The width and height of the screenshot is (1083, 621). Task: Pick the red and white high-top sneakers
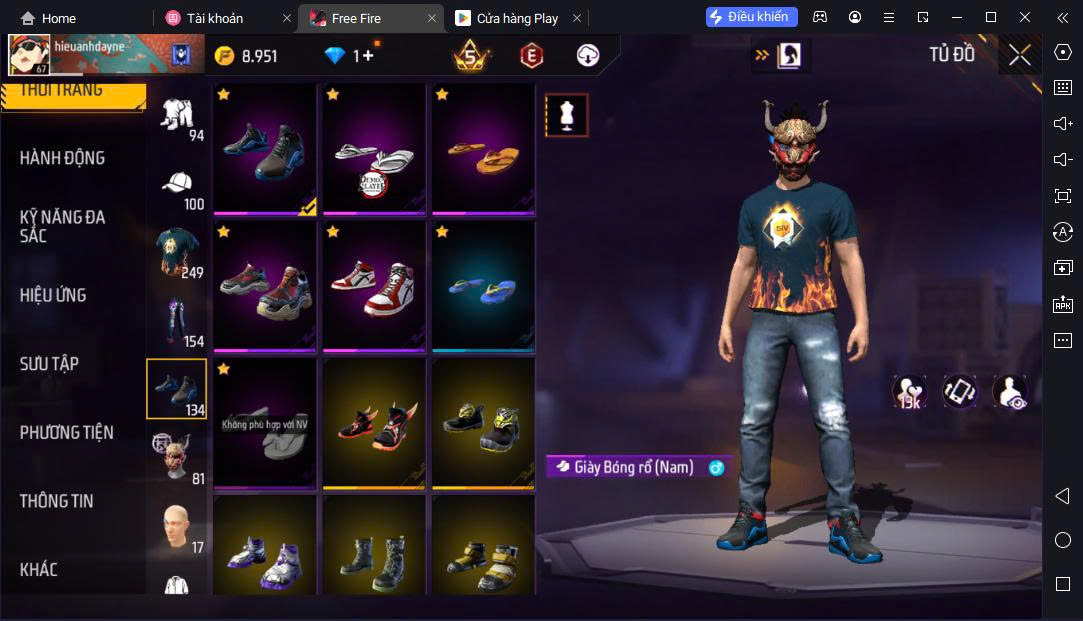[373, 288]
